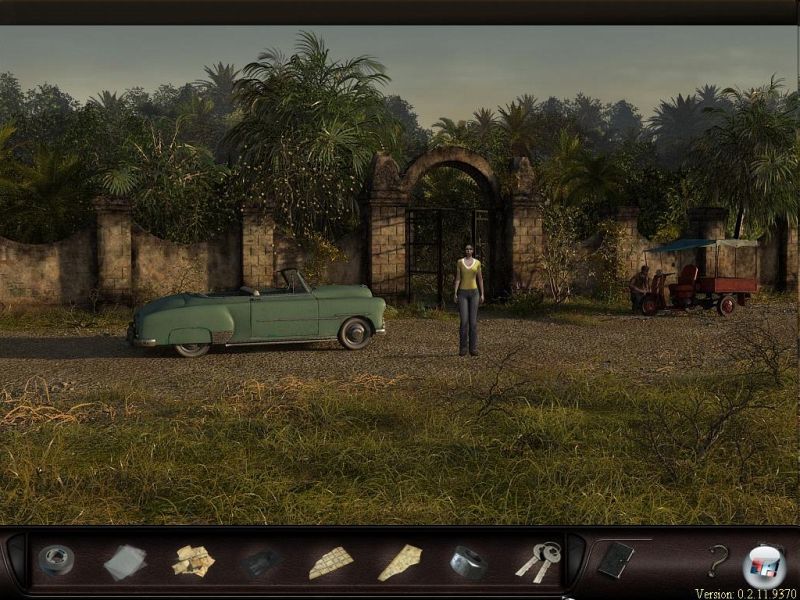Screen dimensions: 800x600
Task: Open the game menu orb button
Action: tap(764, 565)
